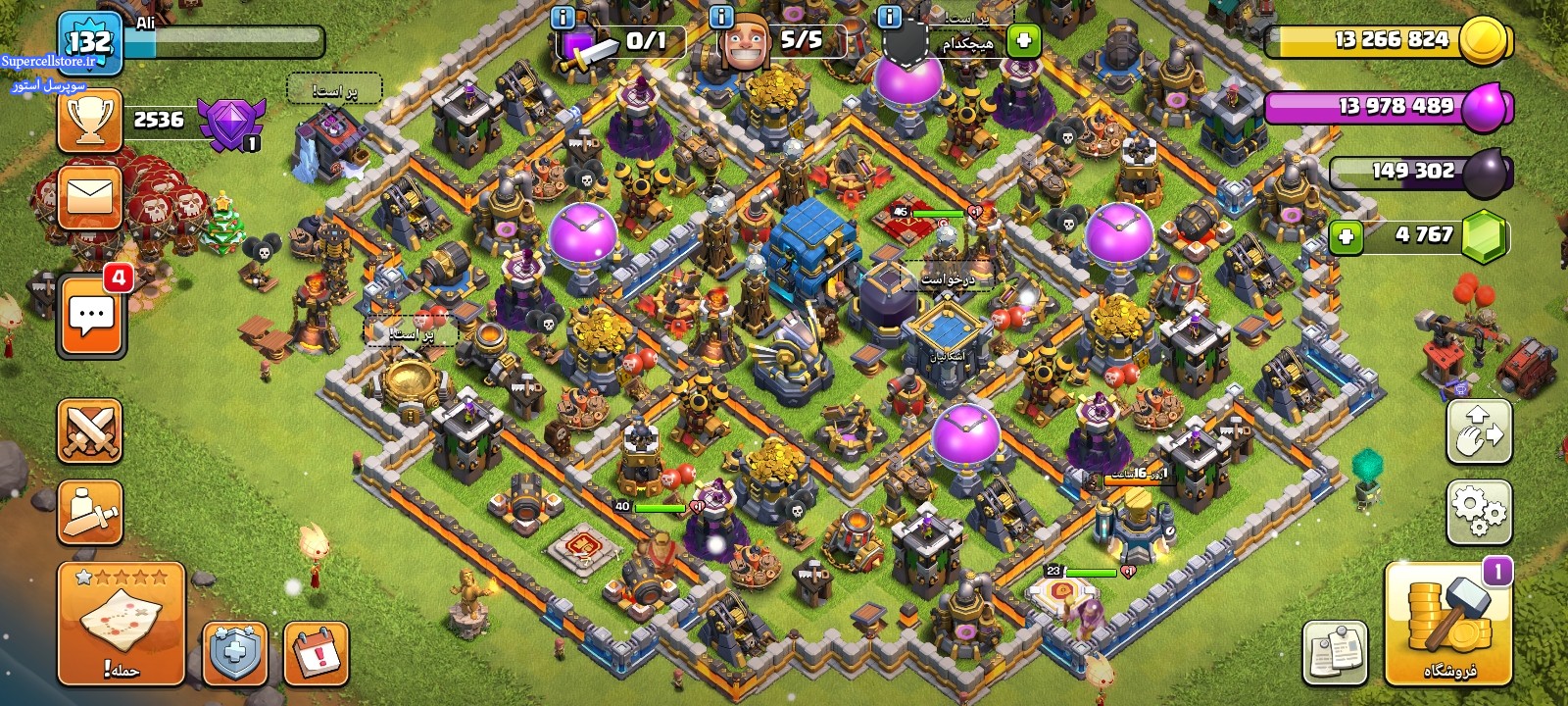Viewport: 1568px width, 706px height.
Task: Open the clipboard notes button
Action: pyautogui.click(x=1335, y=652)
